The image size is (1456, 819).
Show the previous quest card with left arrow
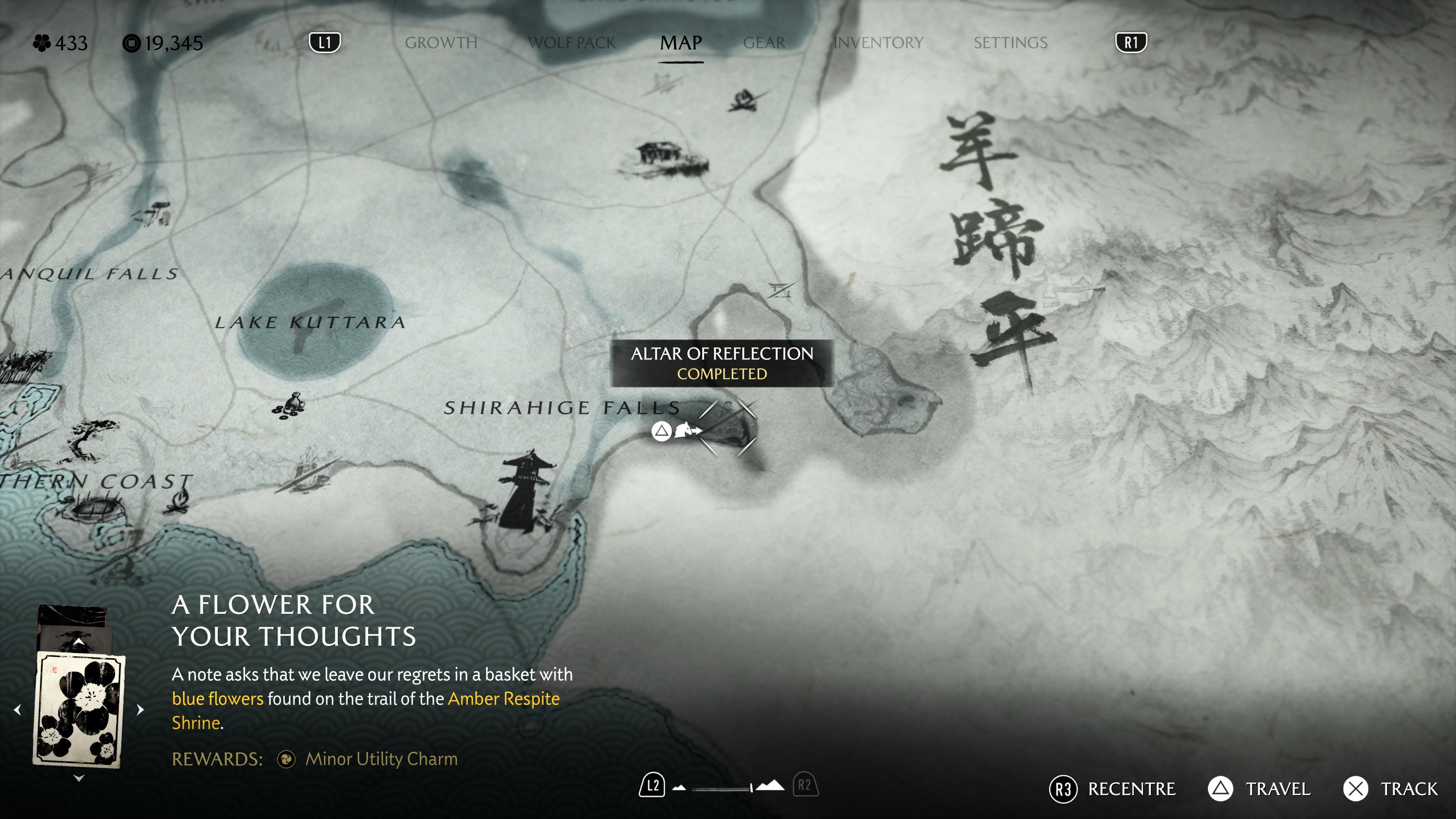click(17, 709)
